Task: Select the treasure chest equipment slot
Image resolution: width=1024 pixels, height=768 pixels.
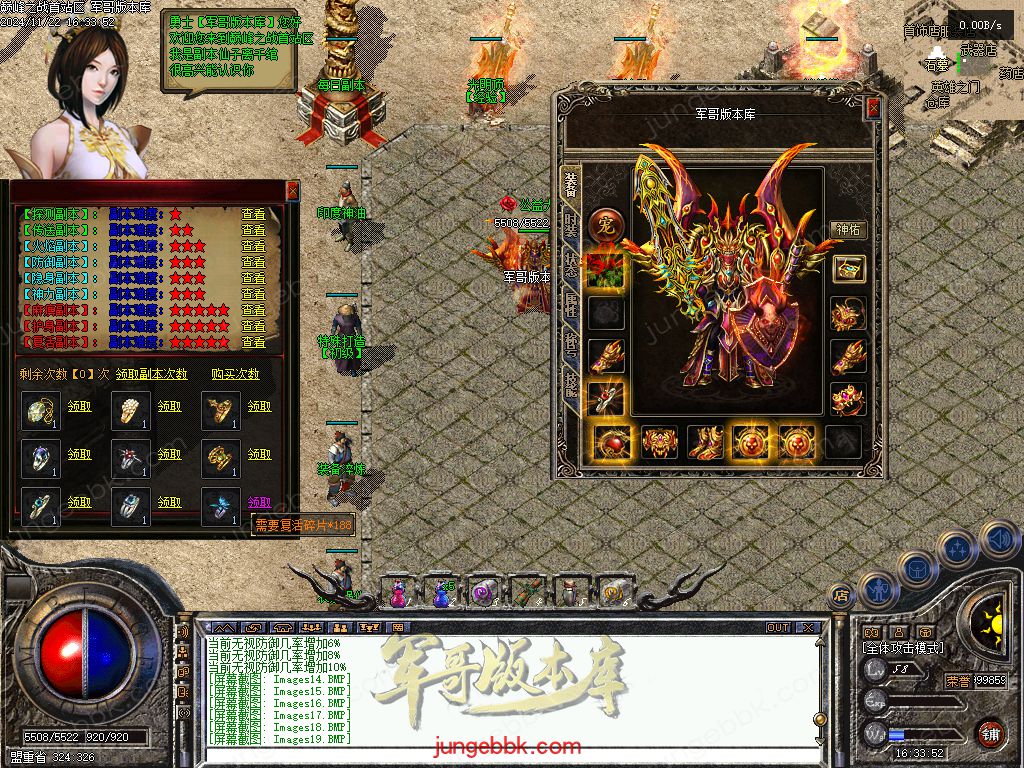Action: click(x=847, y=269)
